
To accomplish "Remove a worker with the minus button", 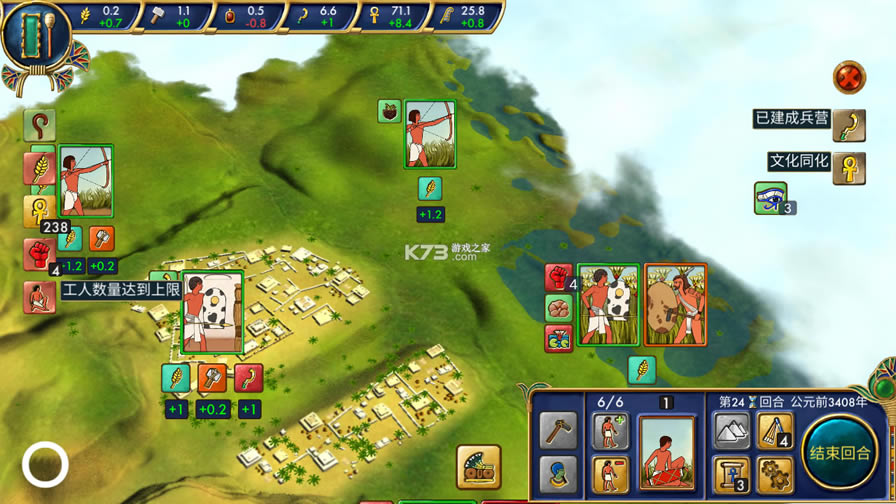I will tap(609, 473).
